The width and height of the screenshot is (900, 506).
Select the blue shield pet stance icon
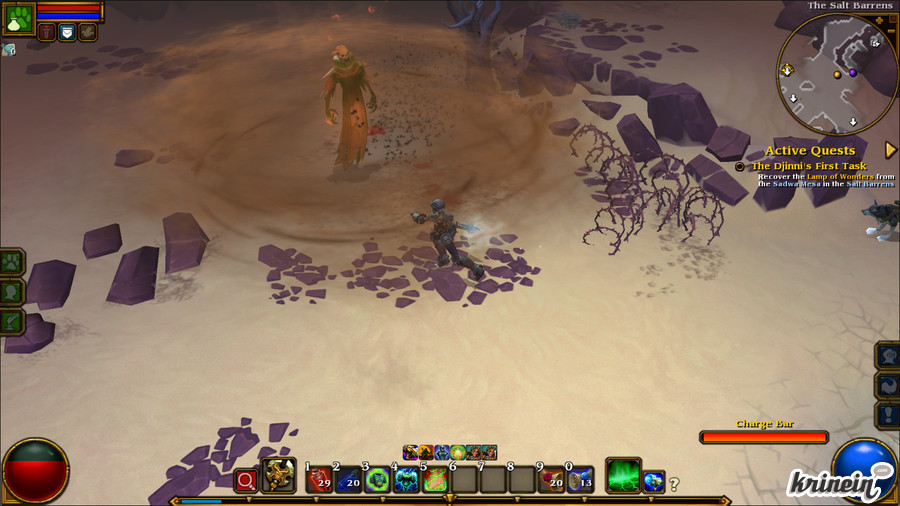(x=67, y=32)
